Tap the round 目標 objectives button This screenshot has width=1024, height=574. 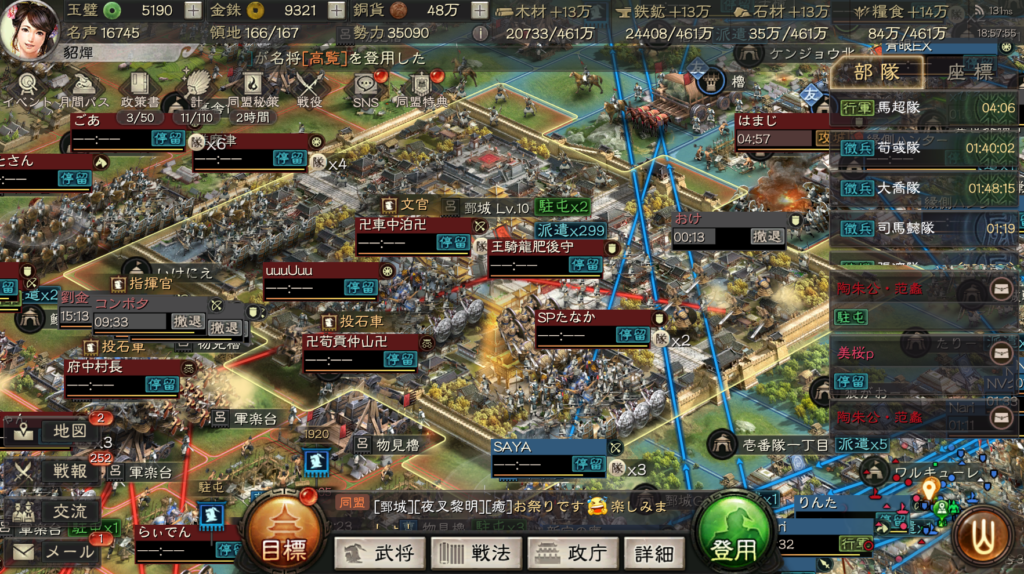pos(283,530)
